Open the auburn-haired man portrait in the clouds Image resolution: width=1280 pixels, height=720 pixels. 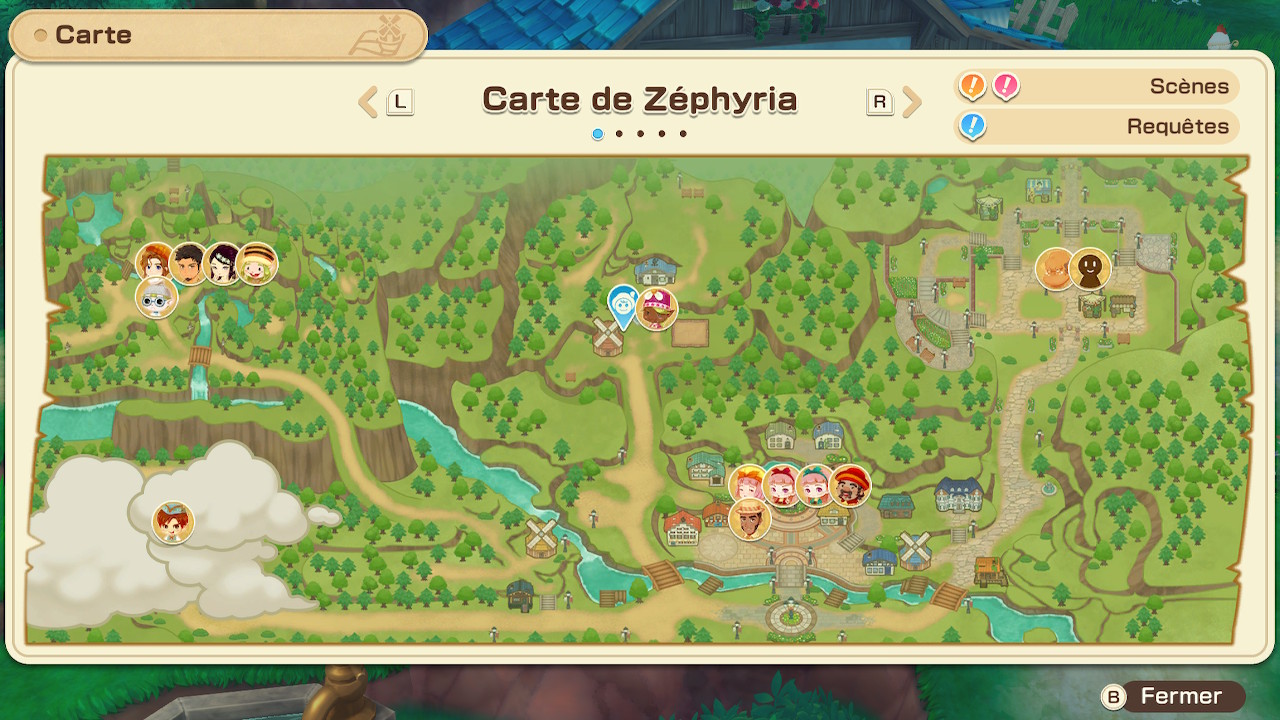click(x=171, y=521)
